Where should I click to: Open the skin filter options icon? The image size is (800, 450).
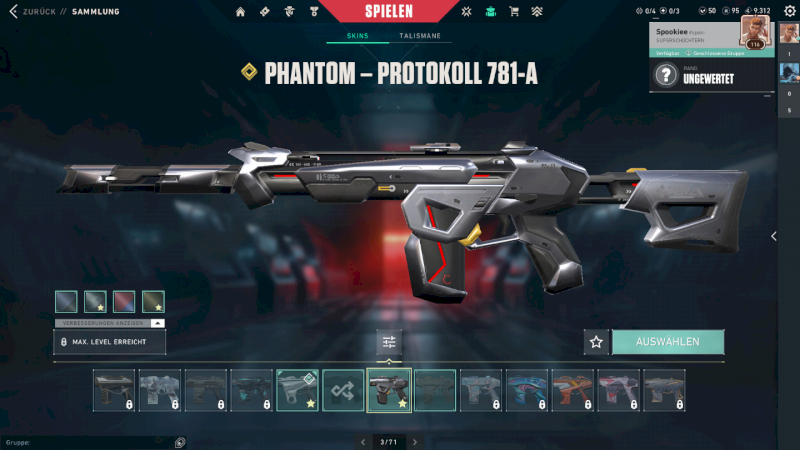click(389, 342)
